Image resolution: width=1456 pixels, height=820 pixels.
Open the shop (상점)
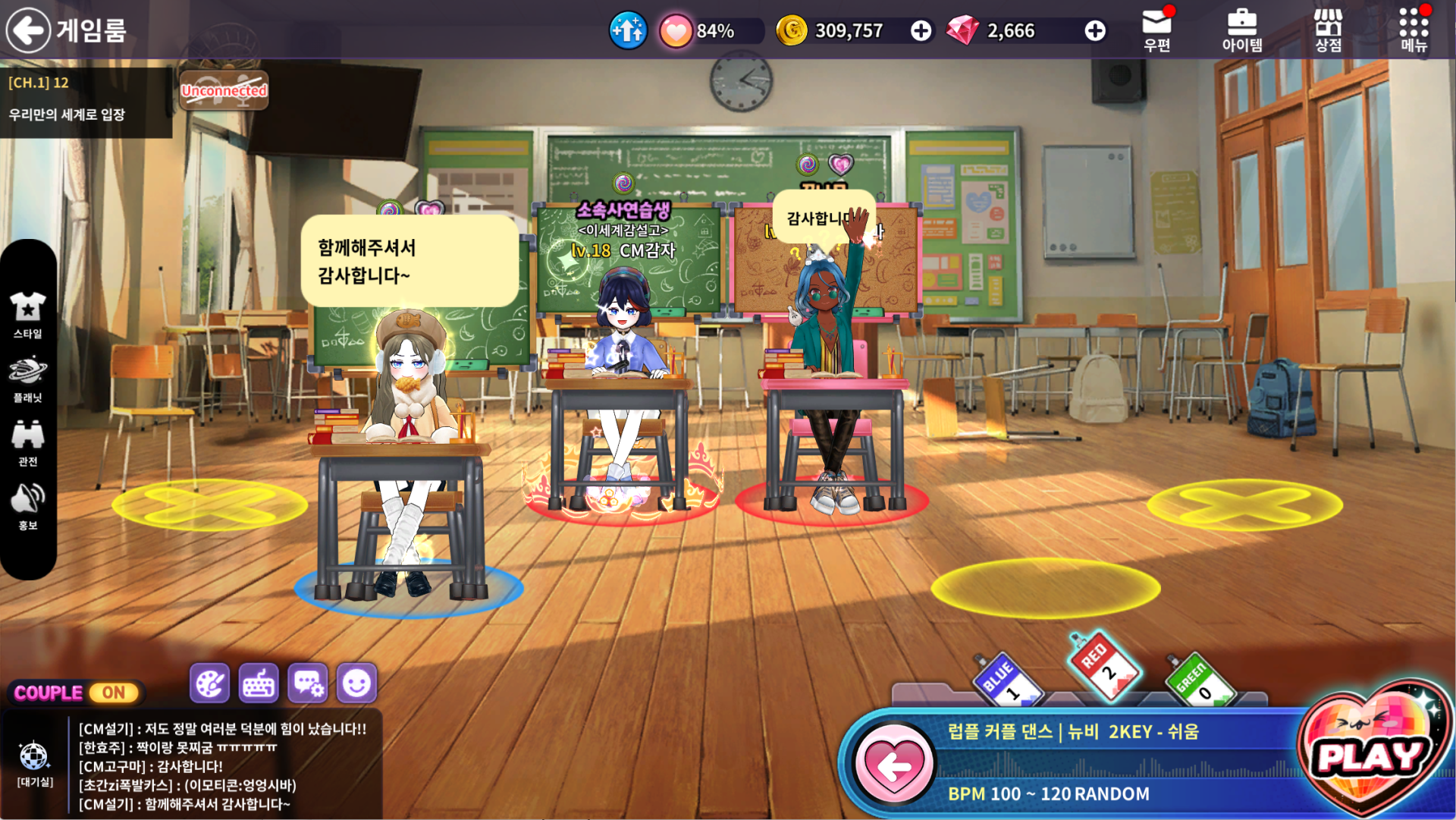(1328, 30)
